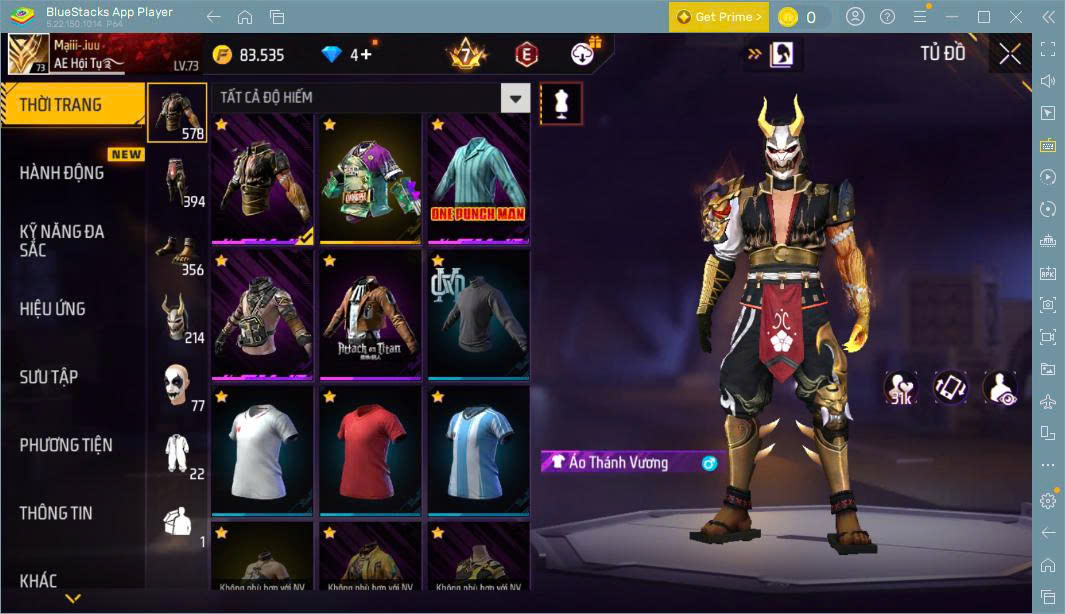Open the Tất Cả Độ Hiếm dropdown

(x=515, y=98)
